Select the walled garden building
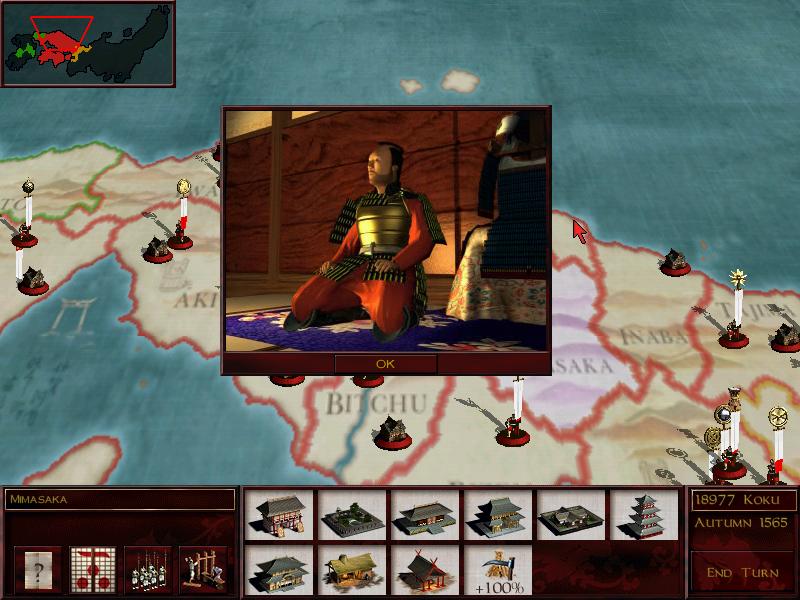 tap(352, 515)
